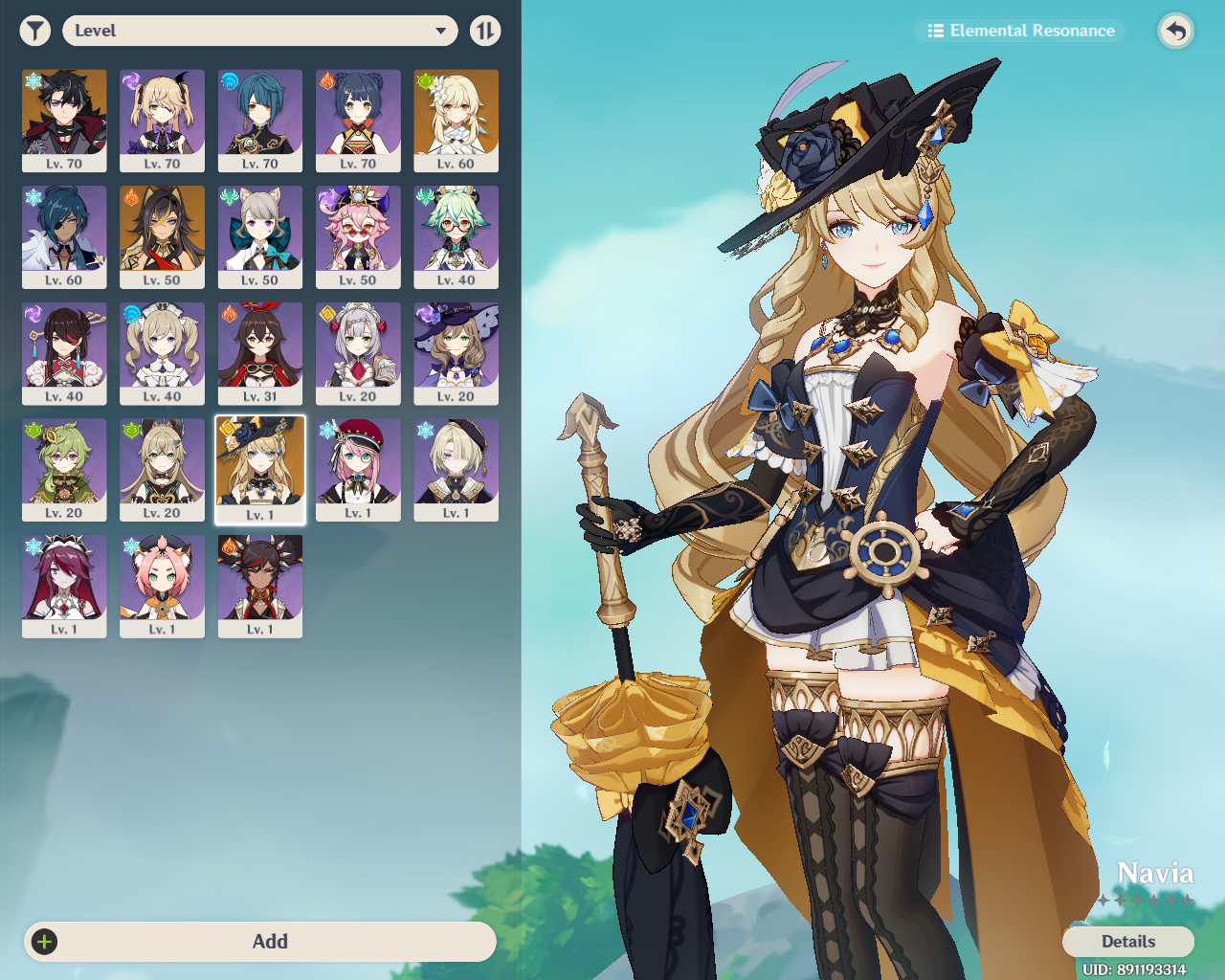The image size is (1225, 980).
Task: Open the character filter options
Action: pos(34,30)
